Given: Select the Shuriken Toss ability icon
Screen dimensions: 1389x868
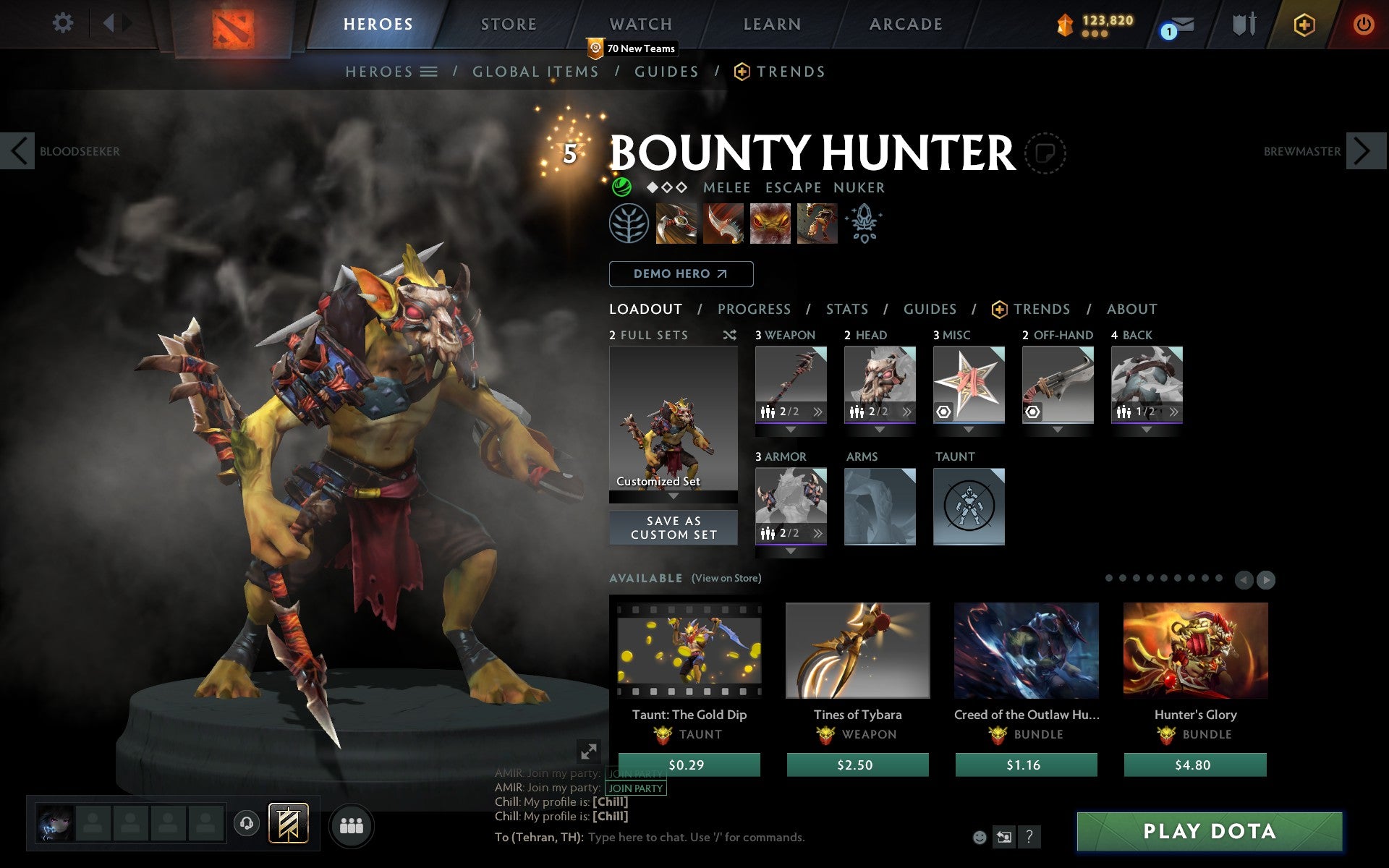Looking at the screenshot, I should [678, 224].
